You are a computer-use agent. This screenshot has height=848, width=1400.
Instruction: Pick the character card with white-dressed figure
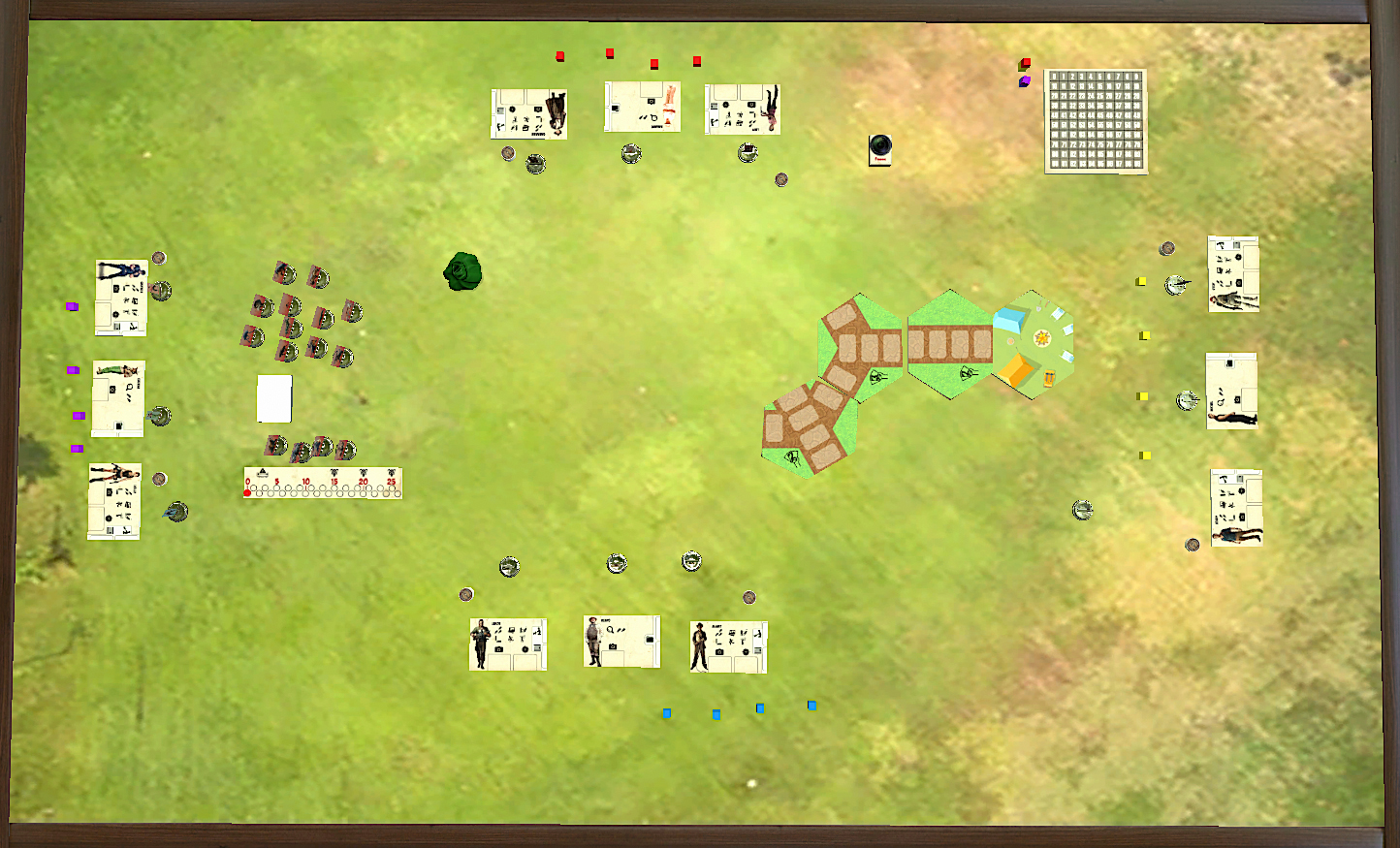coord(642,107)
